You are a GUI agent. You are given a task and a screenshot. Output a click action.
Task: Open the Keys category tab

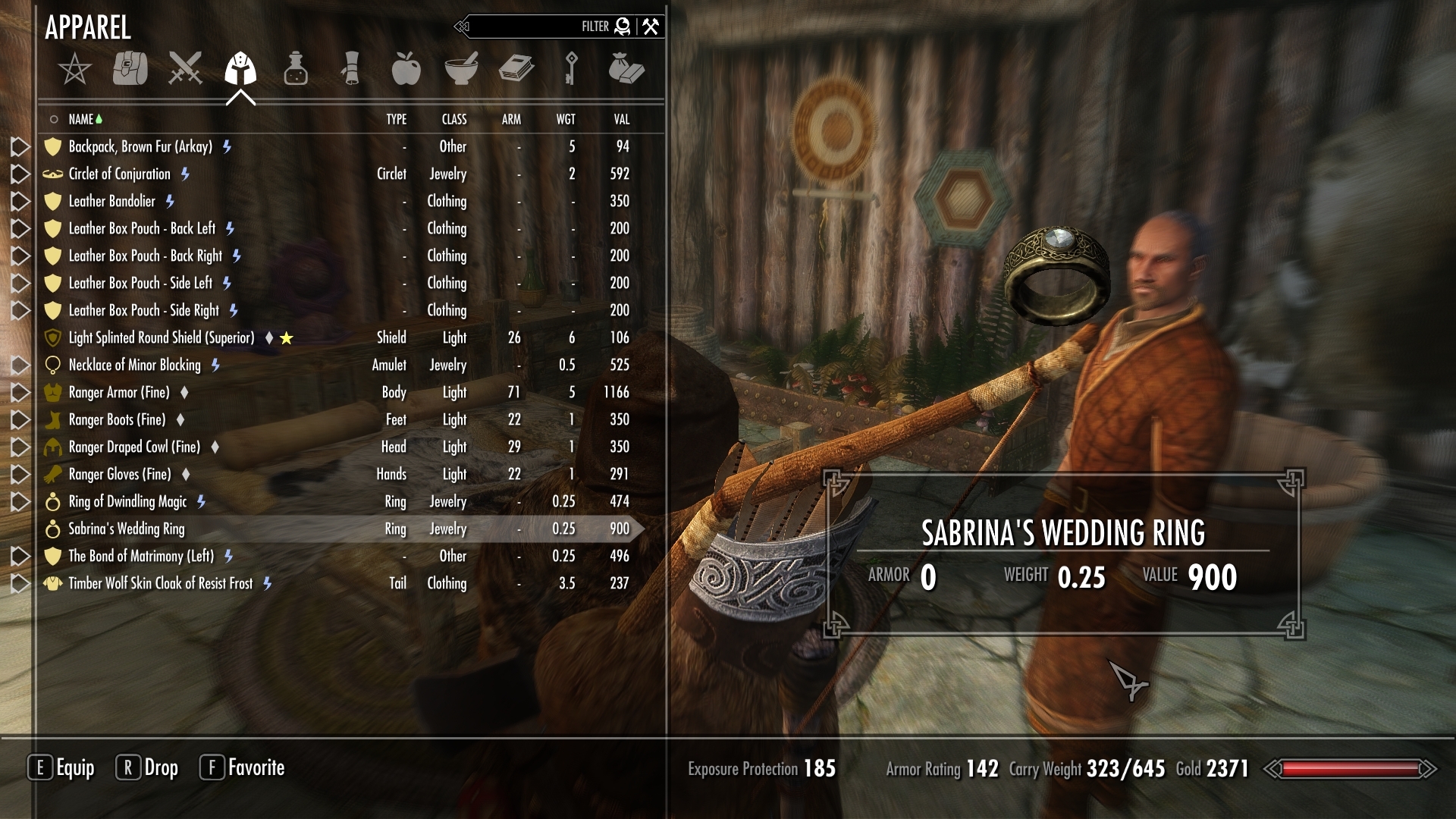tap(571, 69)
